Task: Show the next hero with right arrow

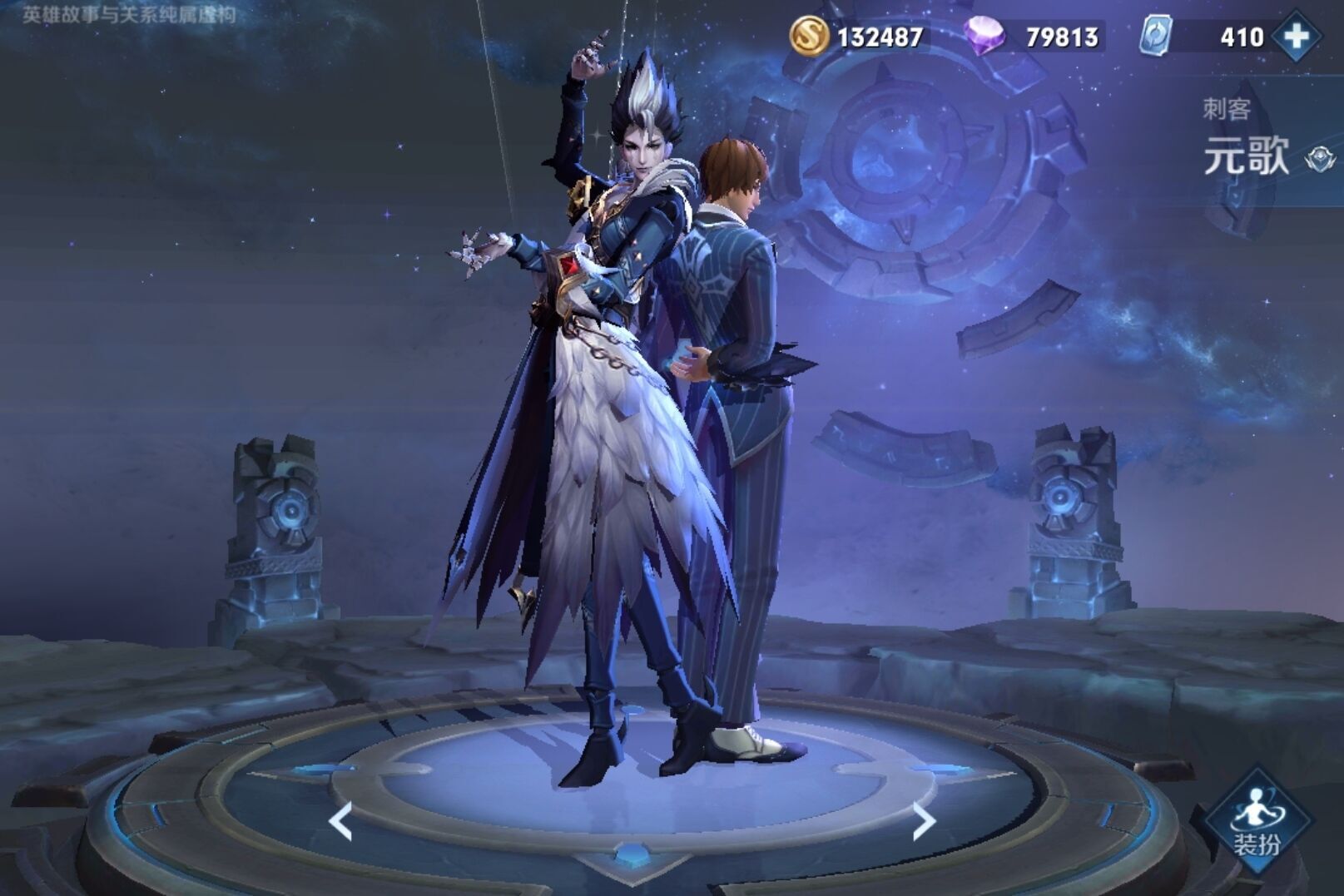Action: (923, 822)
